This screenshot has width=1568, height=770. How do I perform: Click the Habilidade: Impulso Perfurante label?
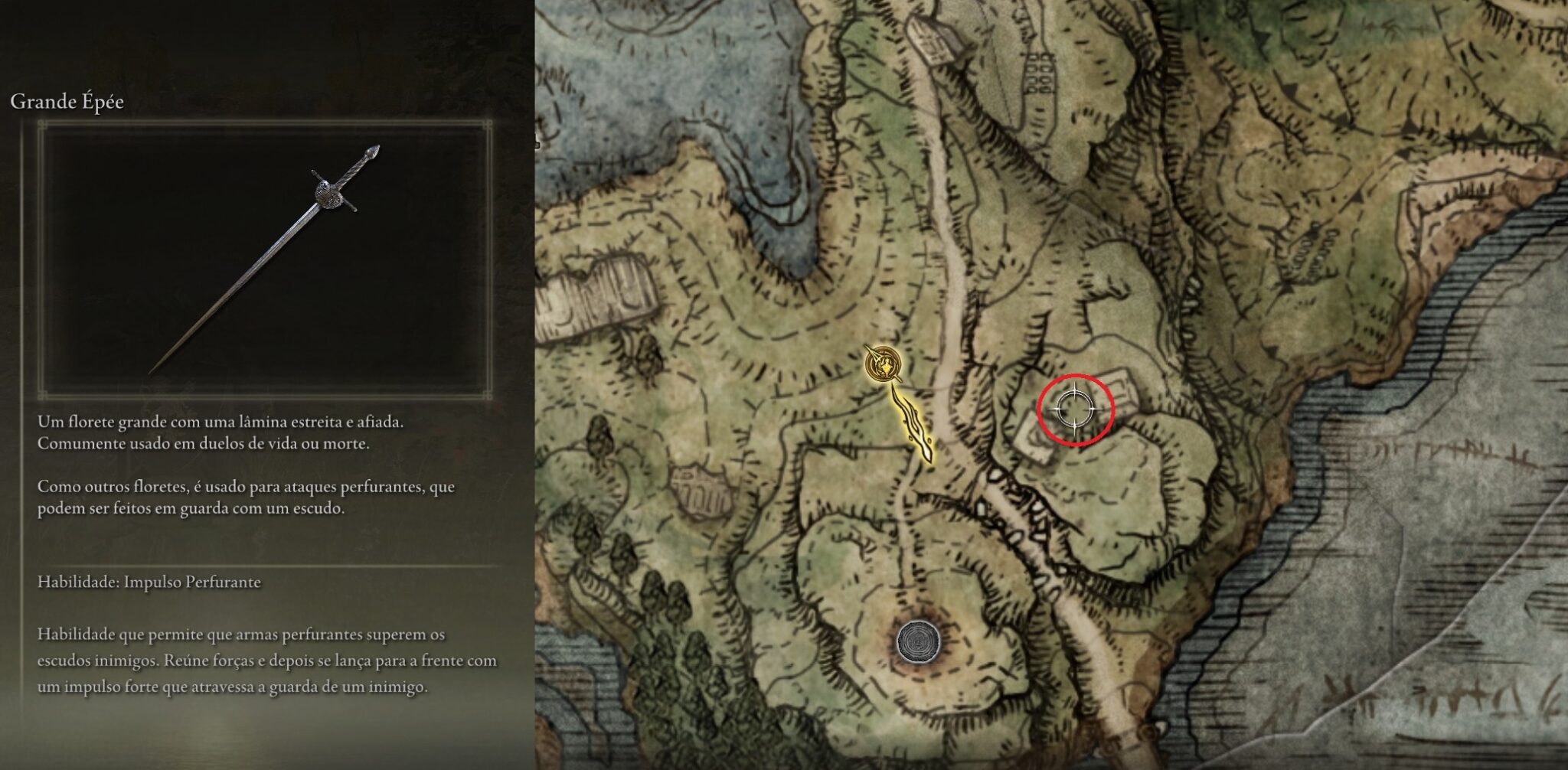tap(149, 581)
